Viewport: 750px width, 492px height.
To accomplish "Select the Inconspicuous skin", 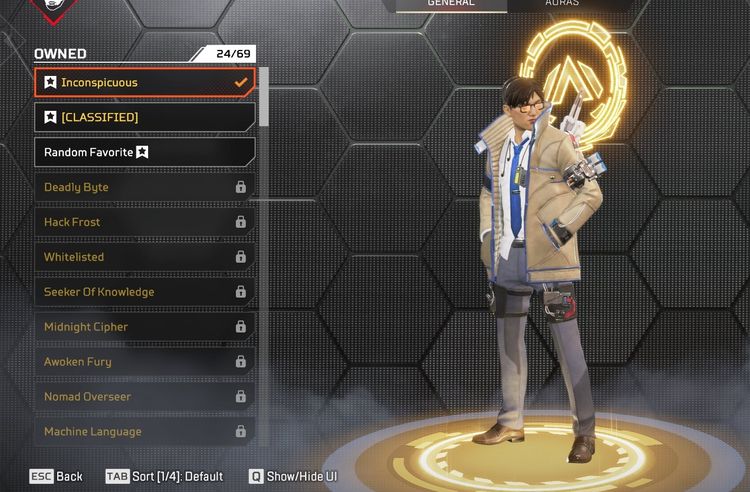I will click(145, 83).
